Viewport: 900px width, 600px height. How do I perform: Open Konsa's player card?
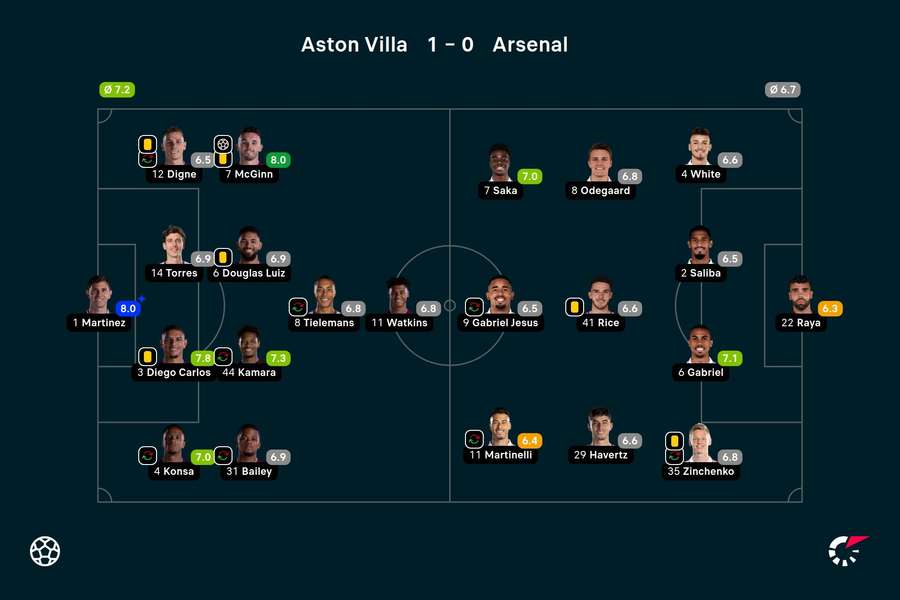[174, 444]
